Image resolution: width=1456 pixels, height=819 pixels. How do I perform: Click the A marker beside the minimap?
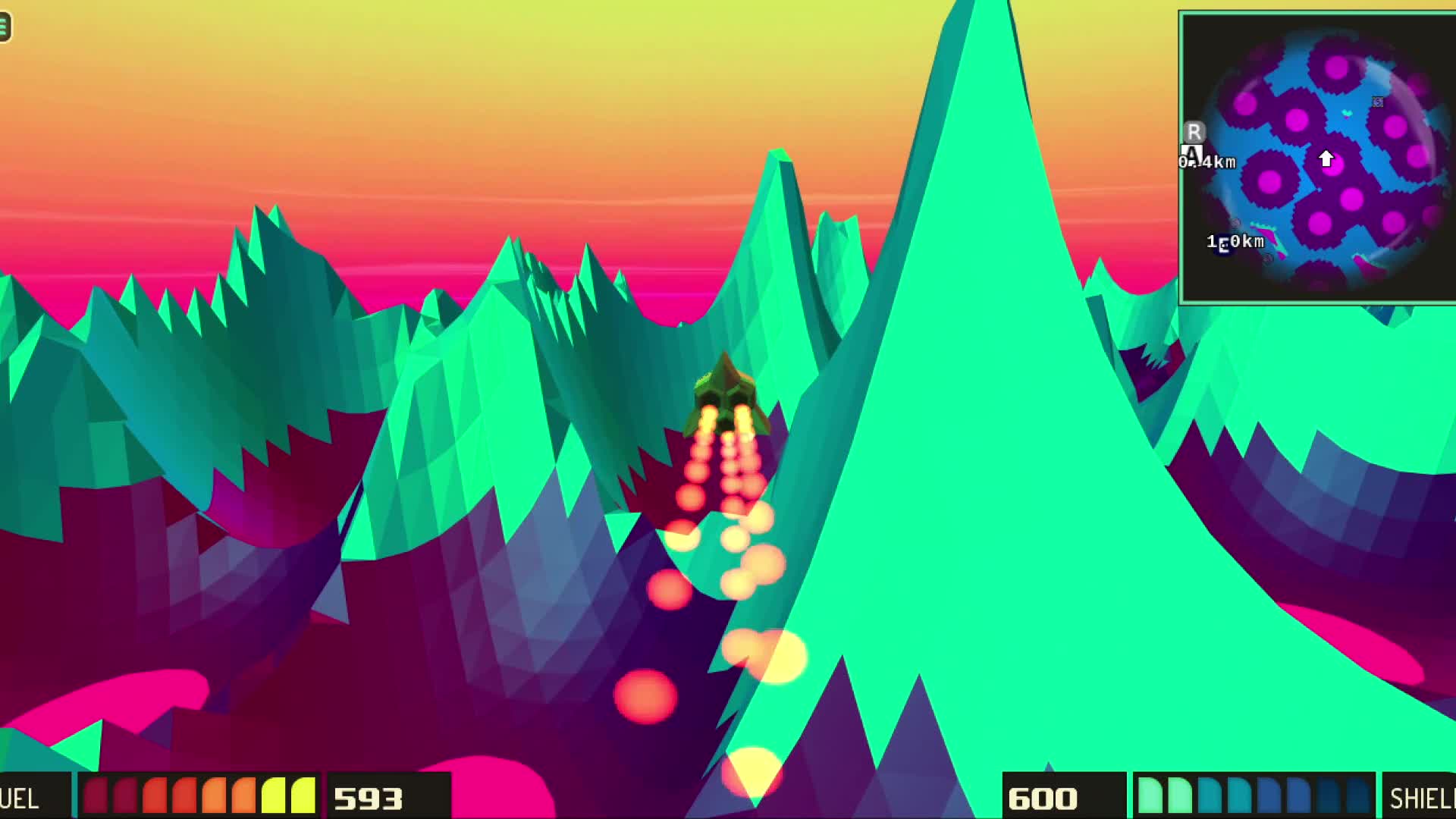(1192, 152)
